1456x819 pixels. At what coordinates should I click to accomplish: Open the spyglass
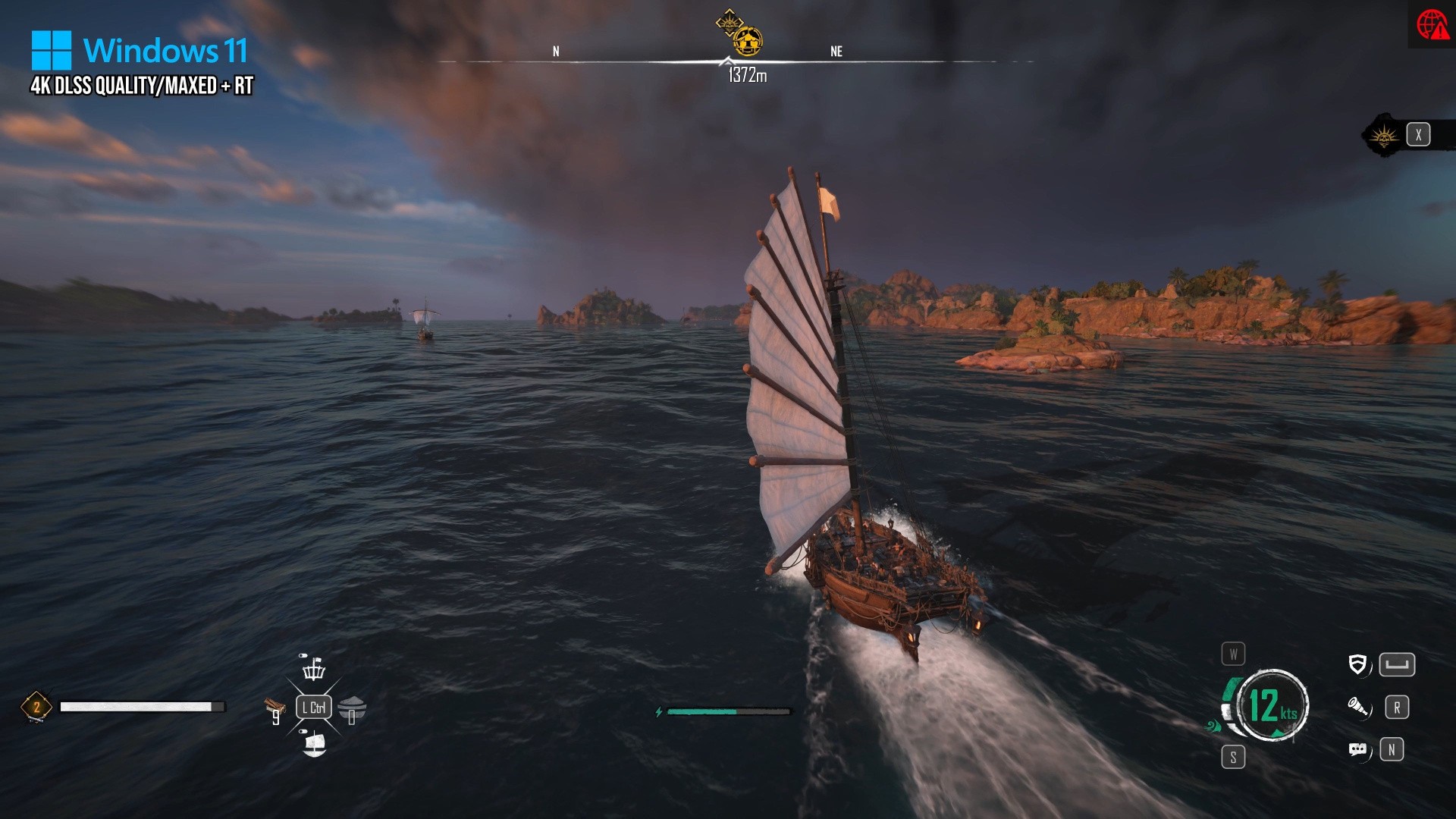tap(1357, 708)
